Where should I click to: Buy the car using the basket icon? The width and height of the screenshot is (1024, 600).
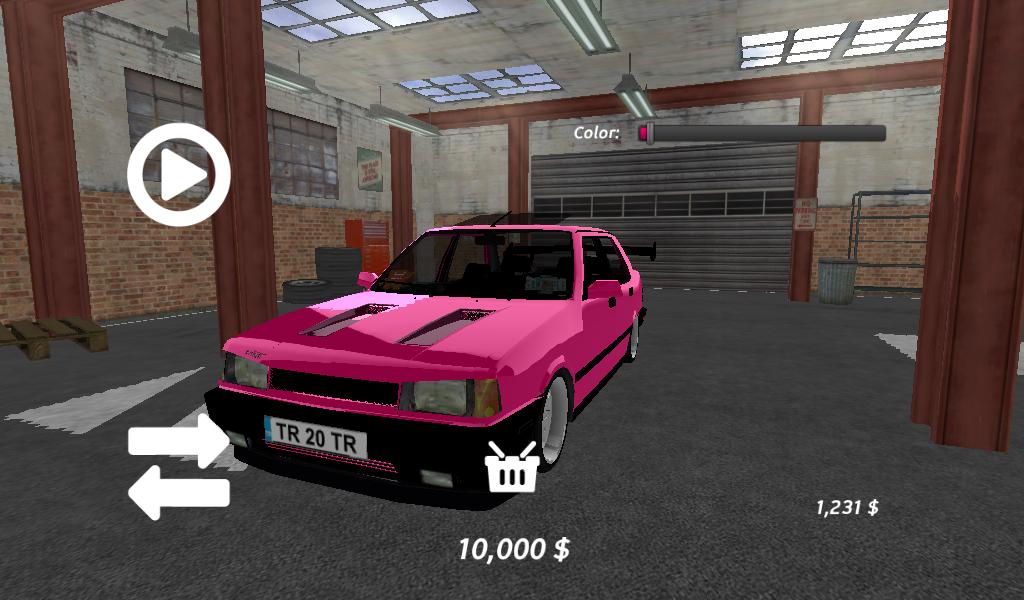(512, 466)
